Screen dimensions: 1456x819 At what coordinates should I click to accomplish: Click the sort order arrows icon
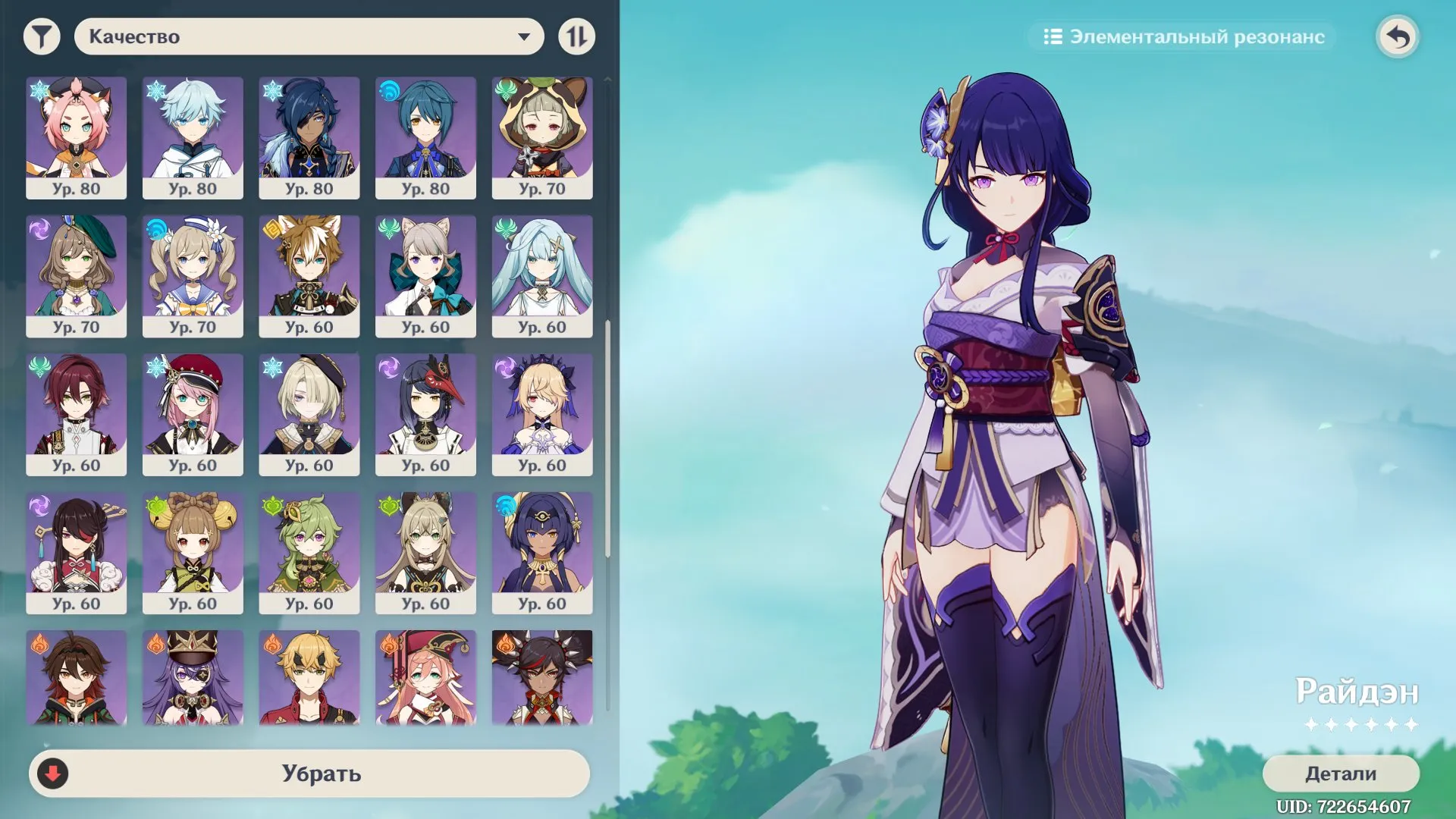click(x=576, y=35)
